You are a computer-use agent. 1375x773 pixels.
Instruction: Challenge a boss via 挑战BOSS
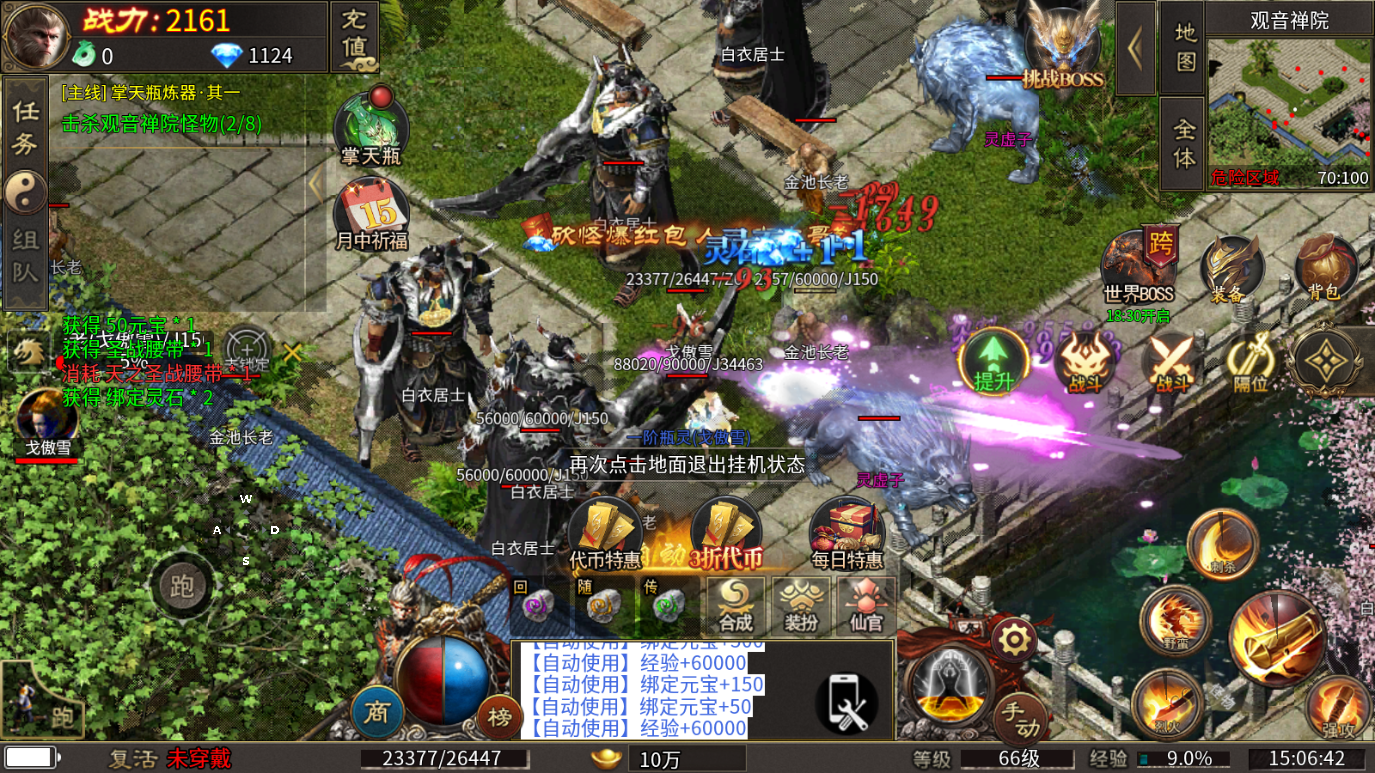click(1062, 52)
